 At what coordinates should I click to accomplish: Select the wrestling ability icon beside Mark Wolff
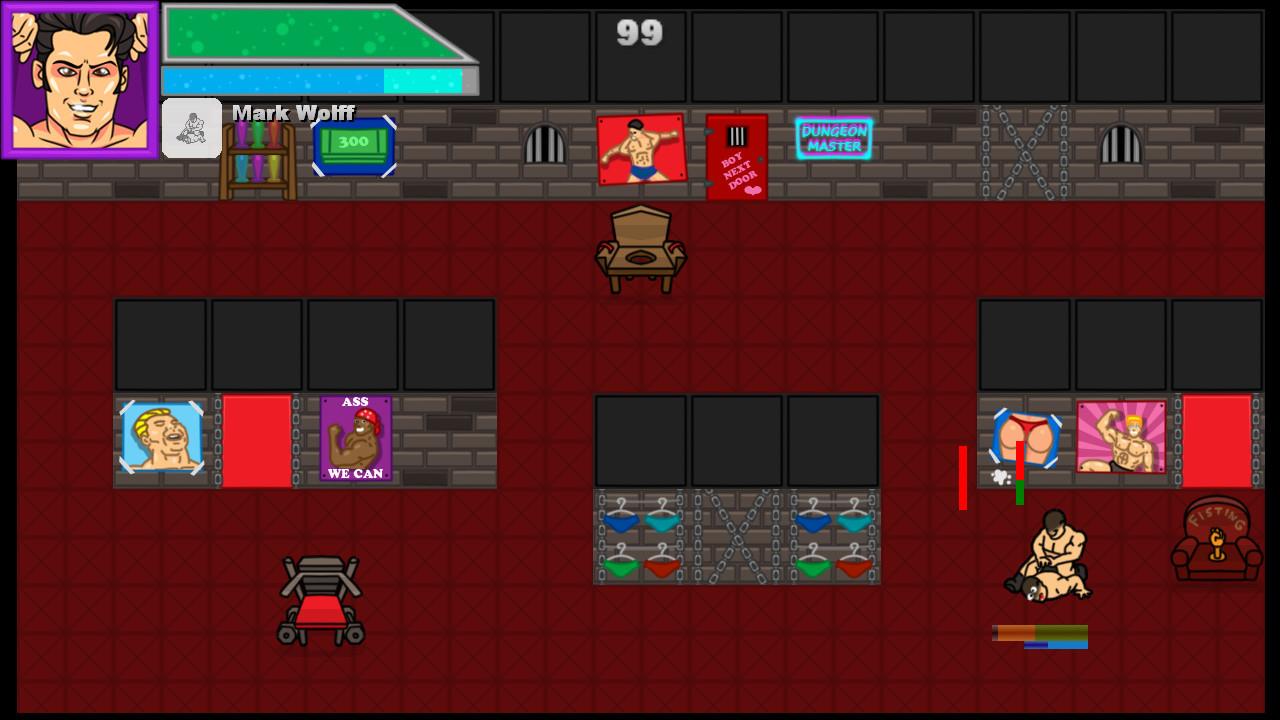pos(190,128)
